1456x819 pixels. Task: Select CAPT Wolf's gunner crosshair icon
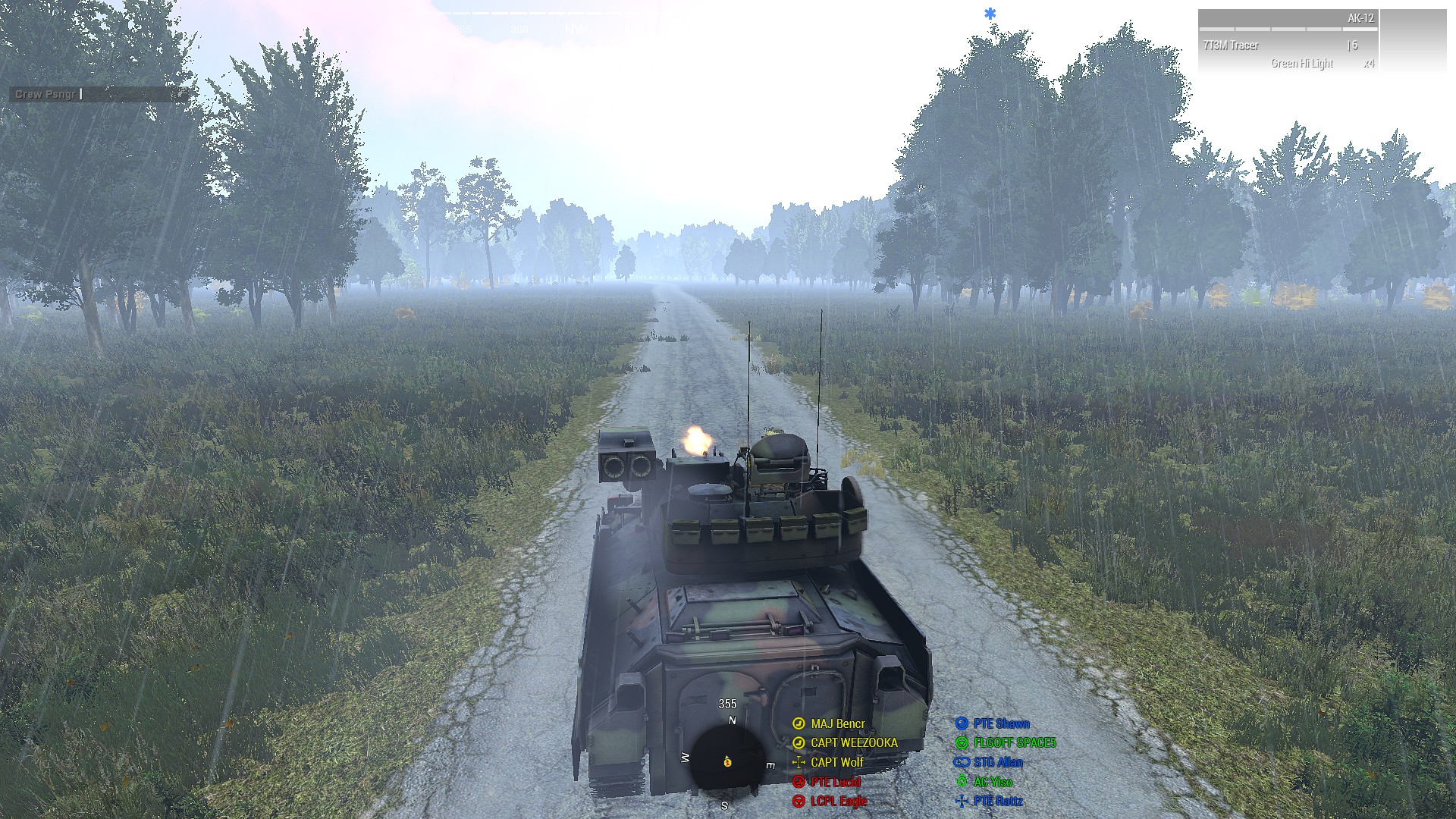(797, 762)
